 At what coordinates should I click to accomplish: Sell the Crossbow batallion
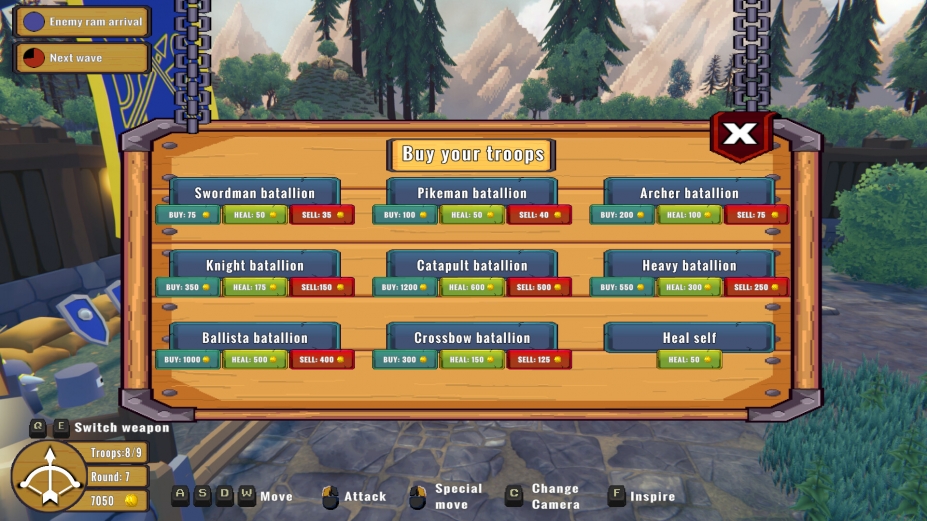[539, 359]
